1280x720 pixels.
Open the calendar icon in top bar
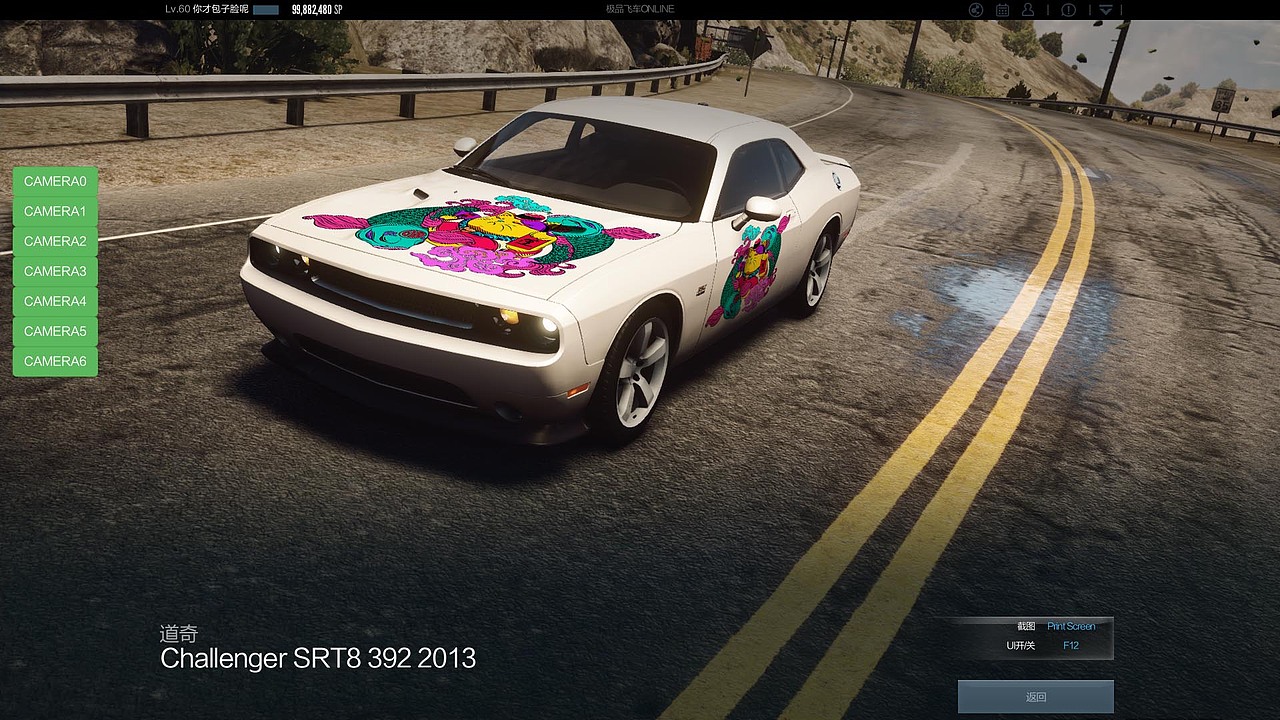1002,10
